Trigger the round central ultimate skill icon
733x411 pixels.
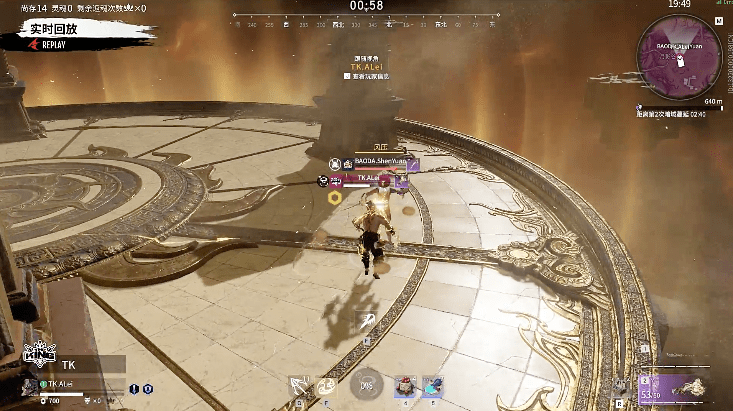click(x=367, y=384)
